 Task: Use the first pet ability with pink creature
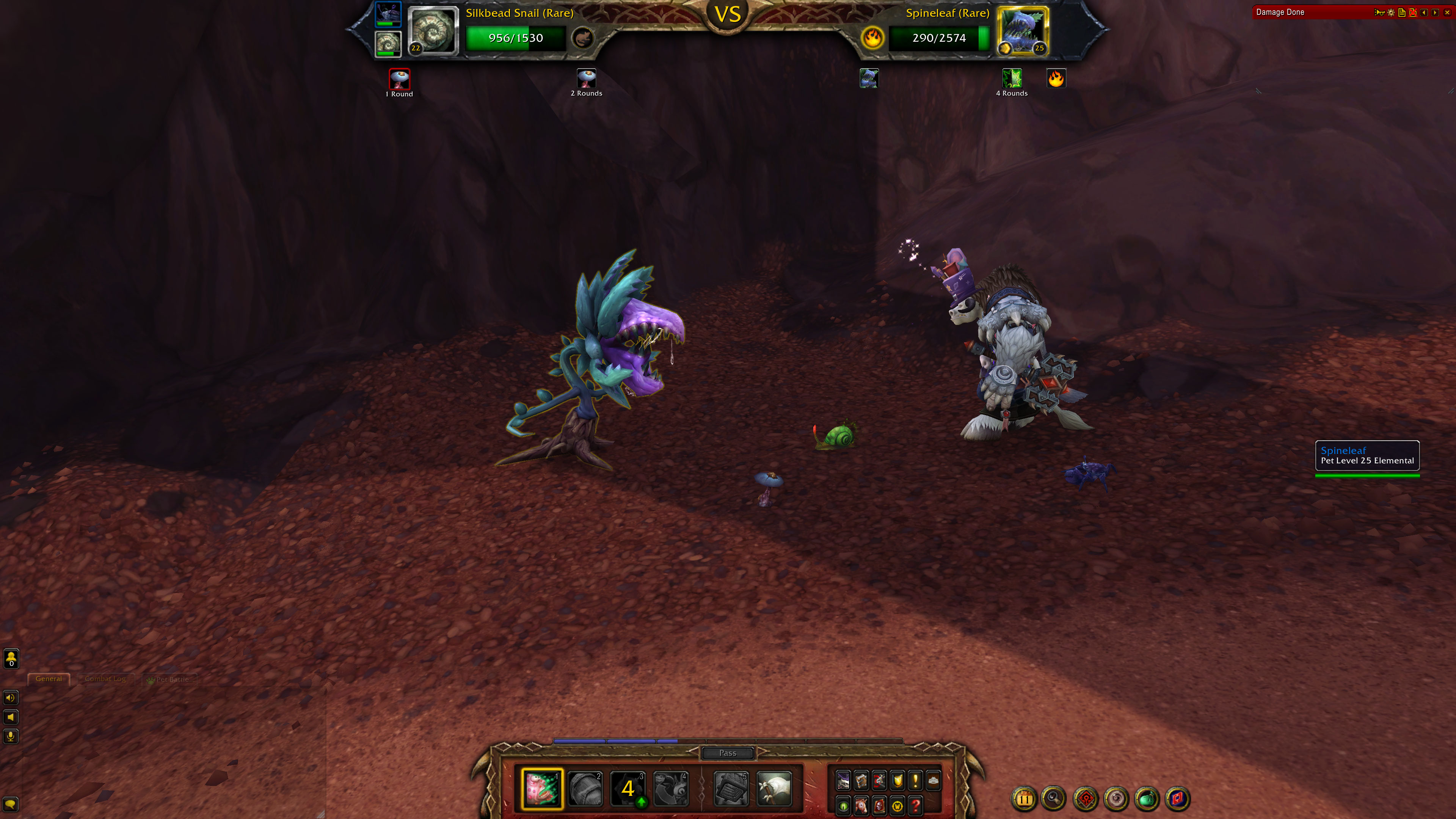pos(542,788)
